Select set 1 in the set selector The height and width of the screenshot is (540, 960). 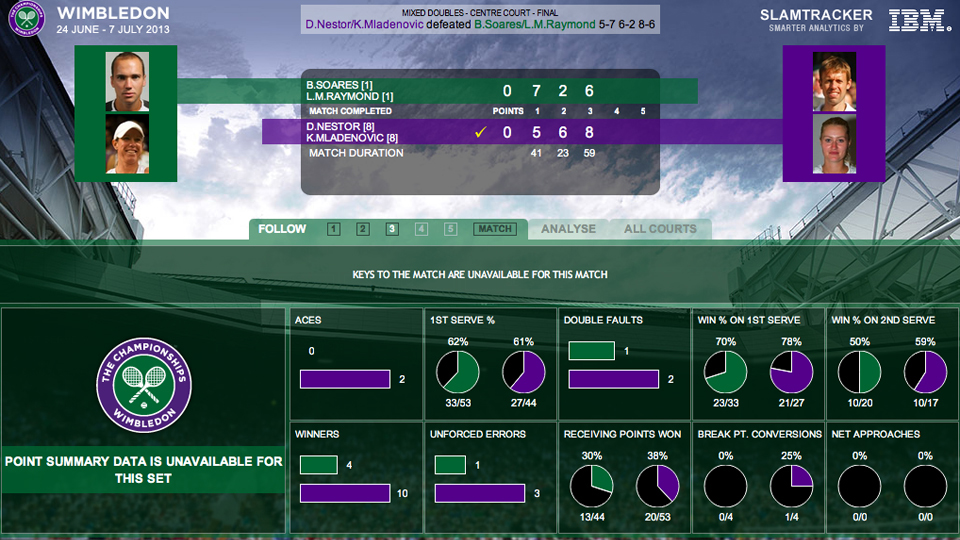[333, 229]
